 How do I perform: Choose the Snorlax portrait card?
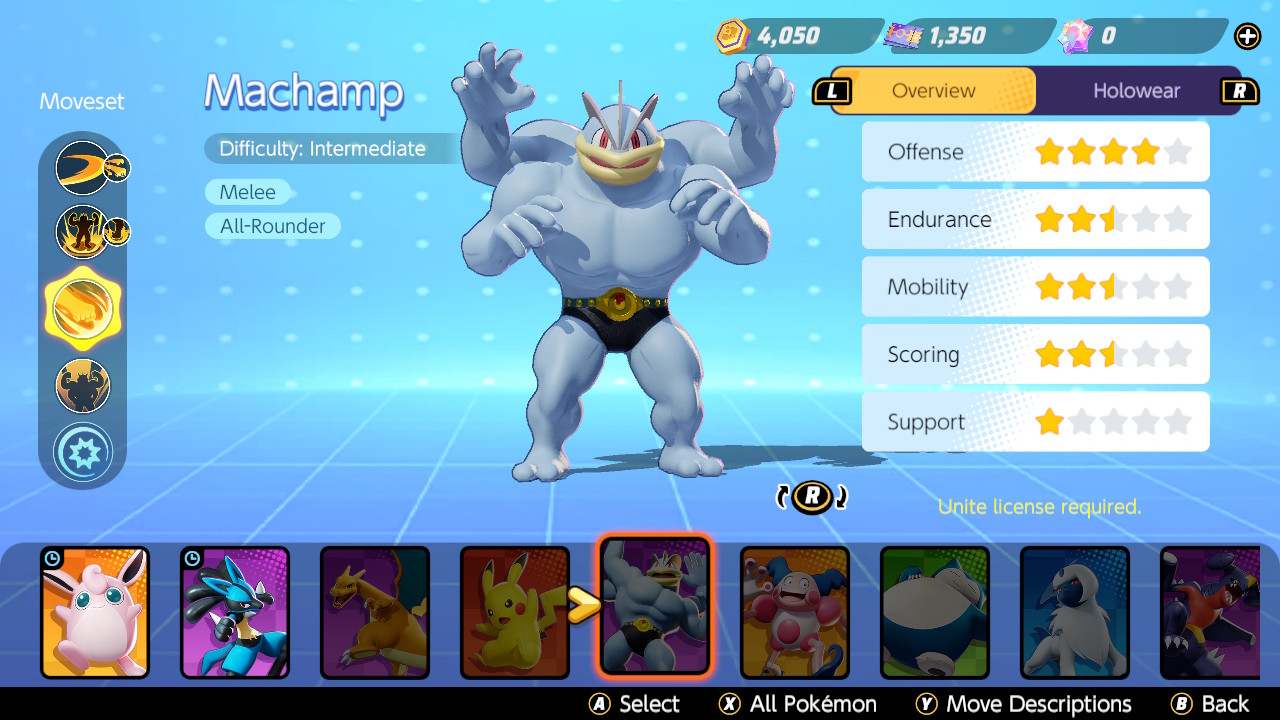point(935,612)
